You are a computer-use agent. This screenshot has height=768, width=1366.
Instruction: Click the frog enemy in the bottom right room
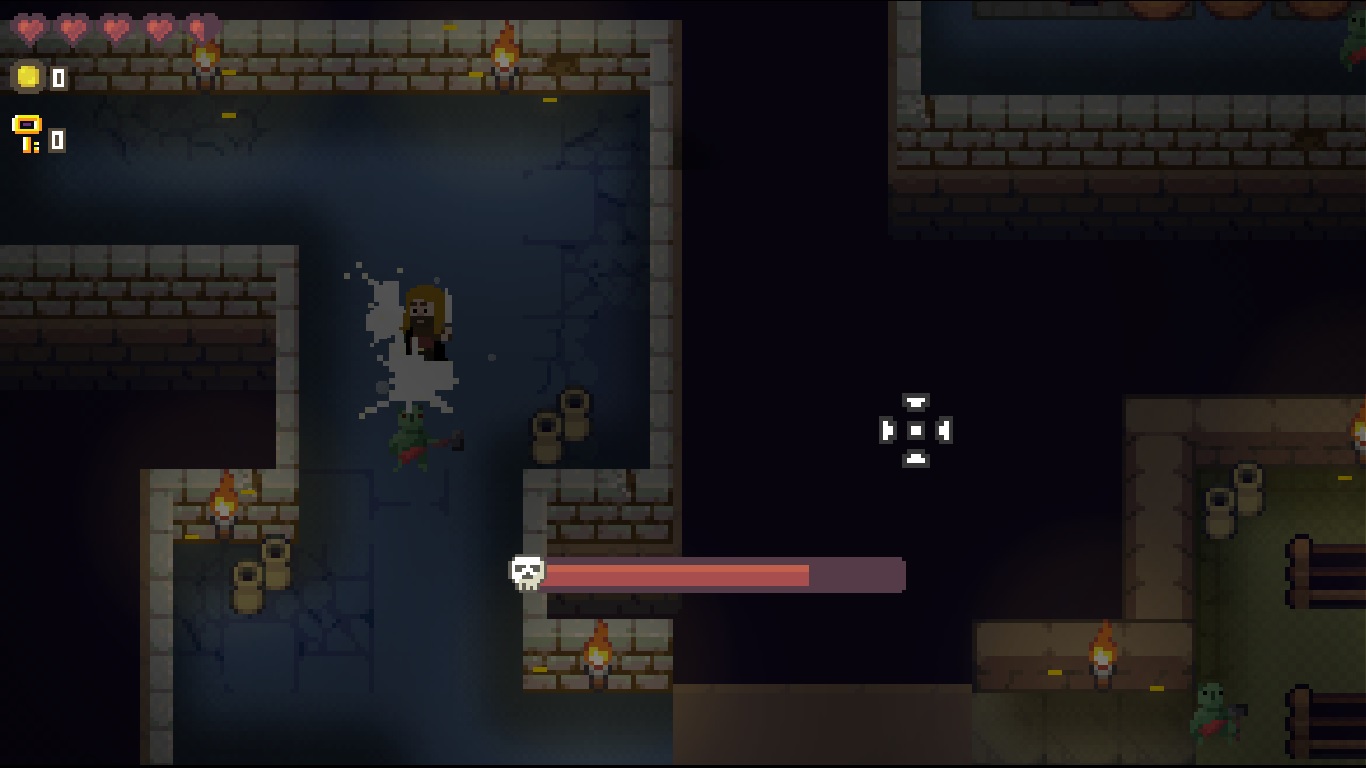1215,708
